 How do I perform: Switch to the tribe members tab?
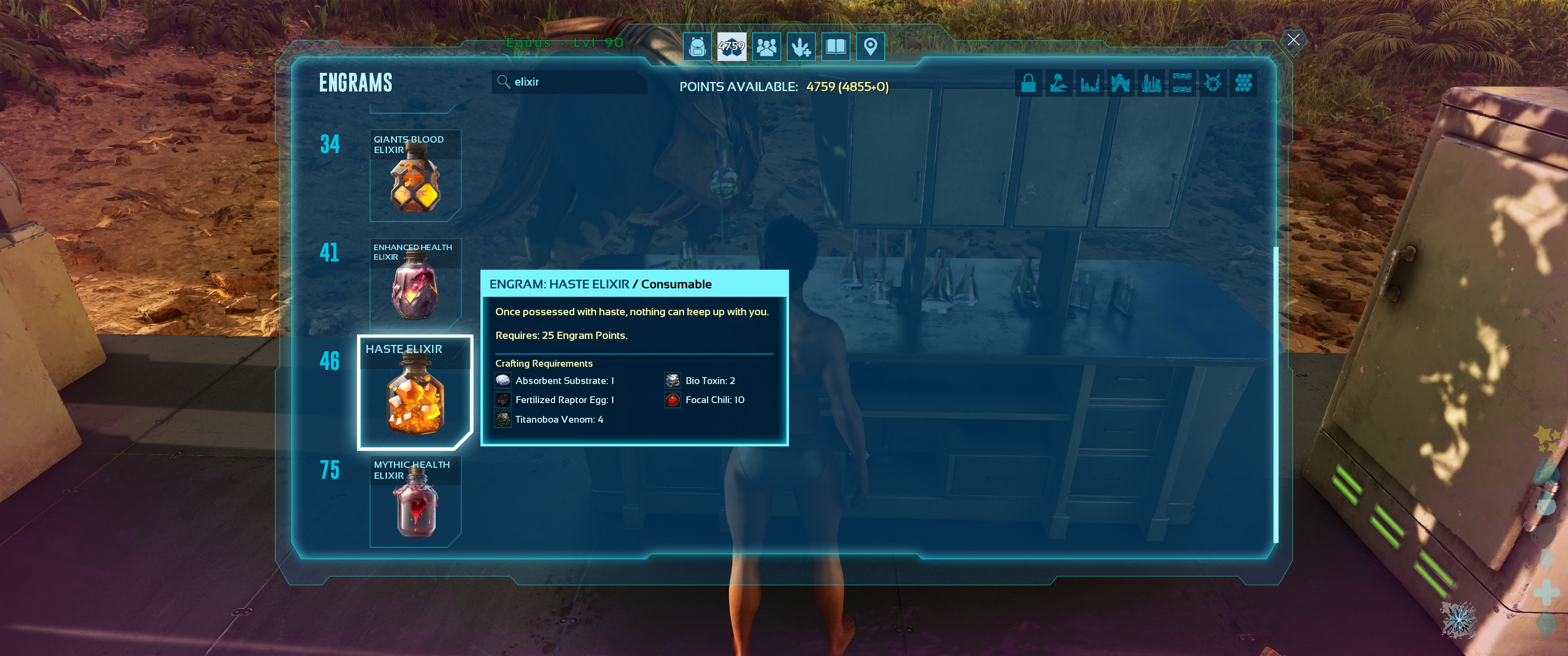pos(766,46)
